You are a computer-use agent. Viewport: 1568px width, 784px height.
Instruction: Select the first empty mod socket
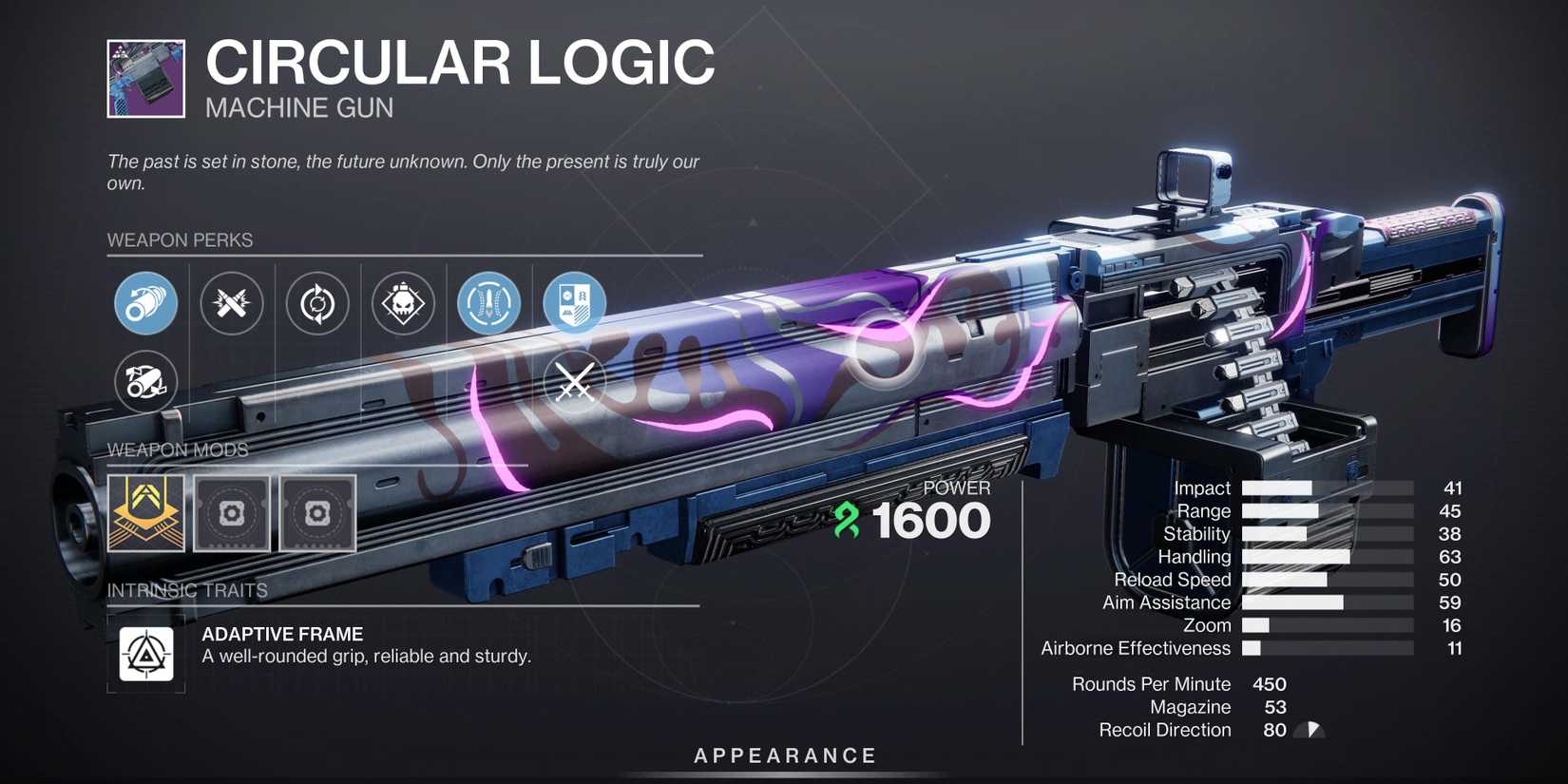pos(231,514)
